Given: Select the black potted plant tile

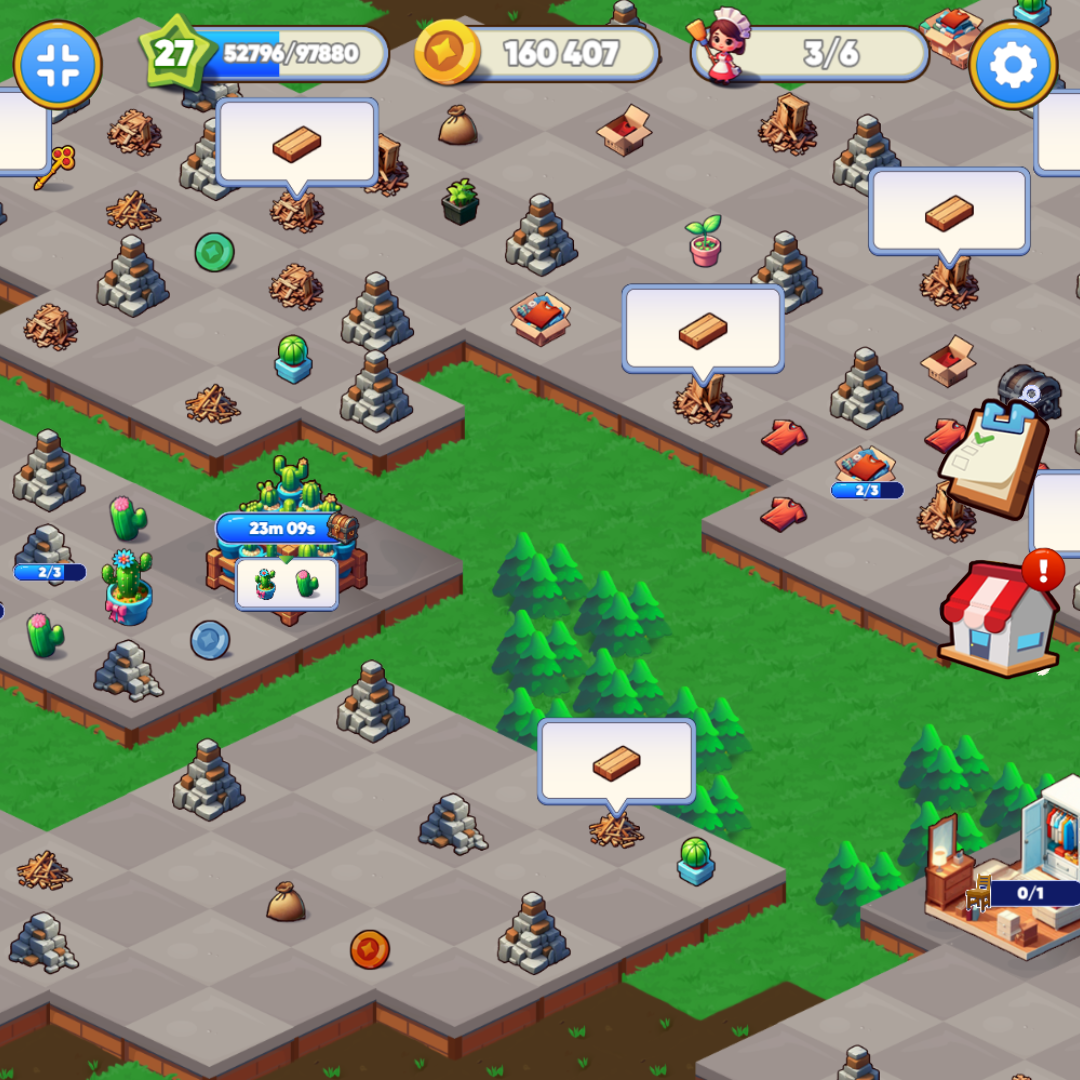Looking at the screenshot, I should click(x=460, y=201).
